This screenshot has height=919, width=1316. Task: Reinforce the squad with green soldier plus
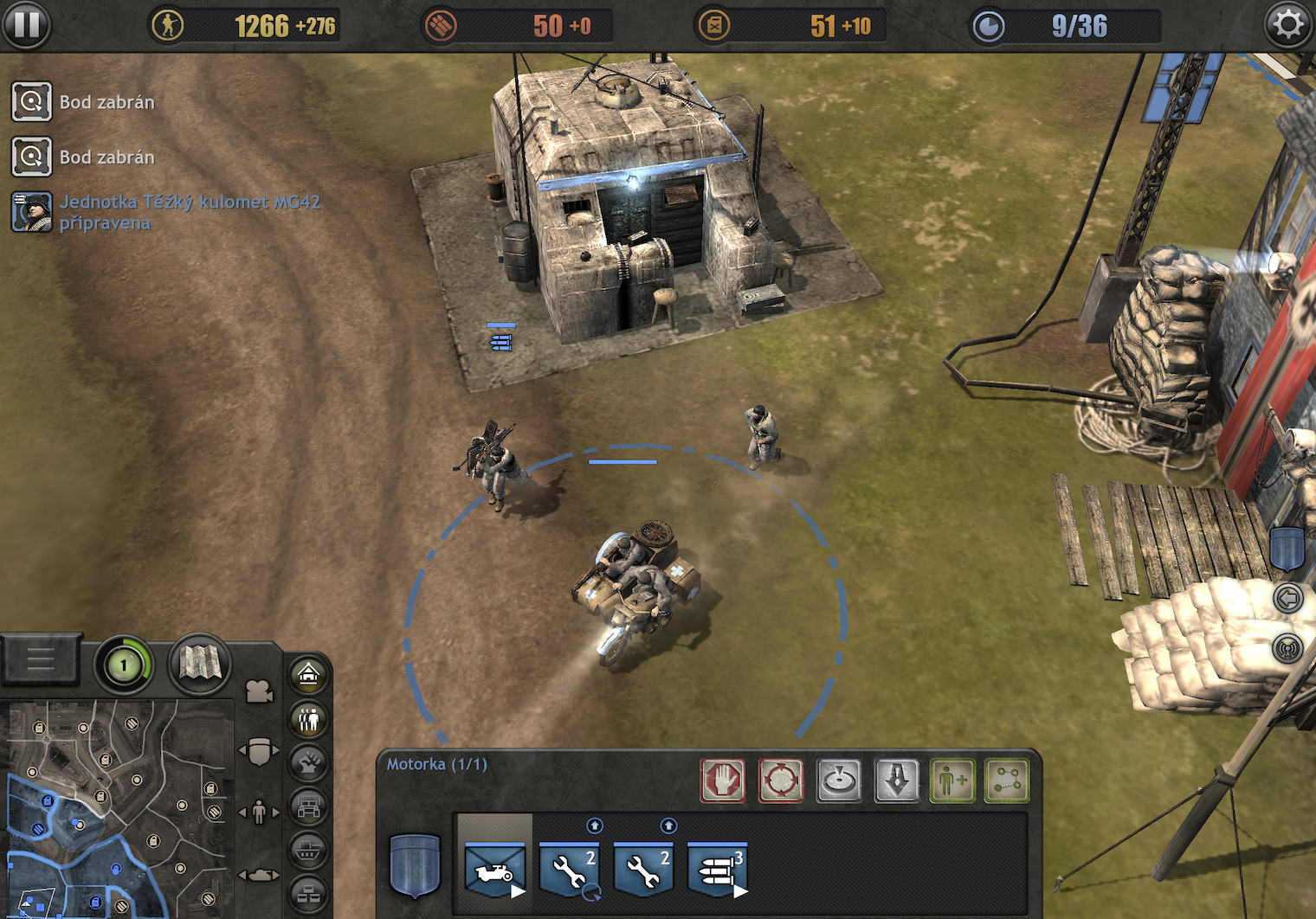pyautogui.click(x=952, y=781)
